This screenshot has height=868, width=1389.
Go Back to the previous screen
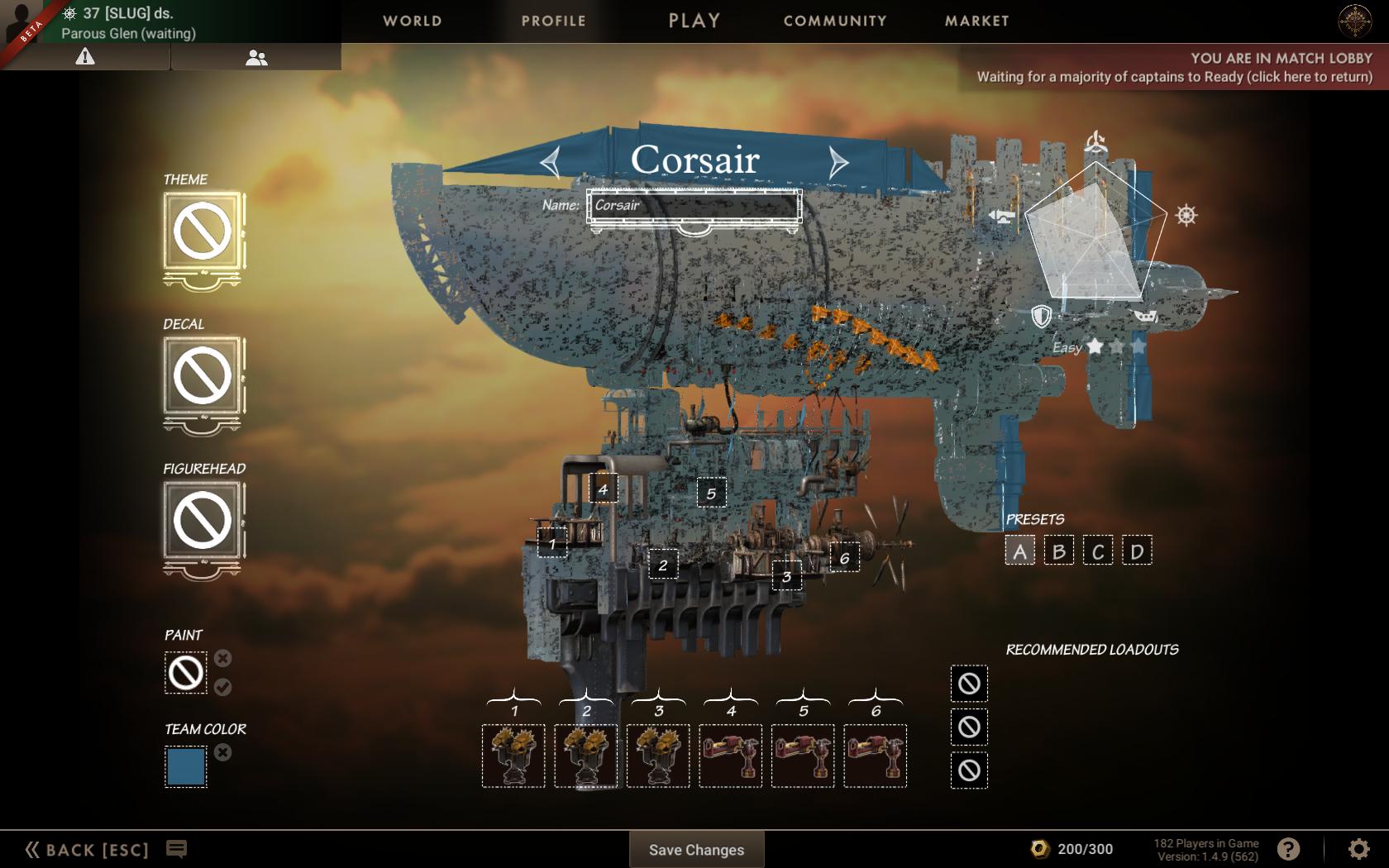(x=88, y=850)
